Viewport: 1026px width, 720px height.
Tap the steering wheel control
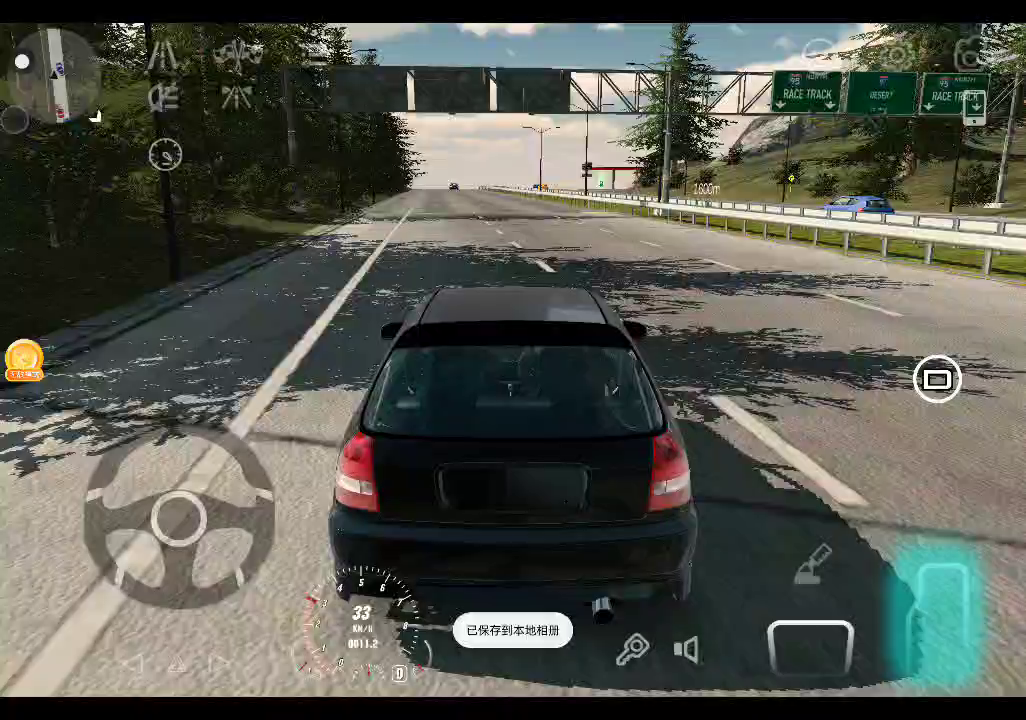point(179,517)
